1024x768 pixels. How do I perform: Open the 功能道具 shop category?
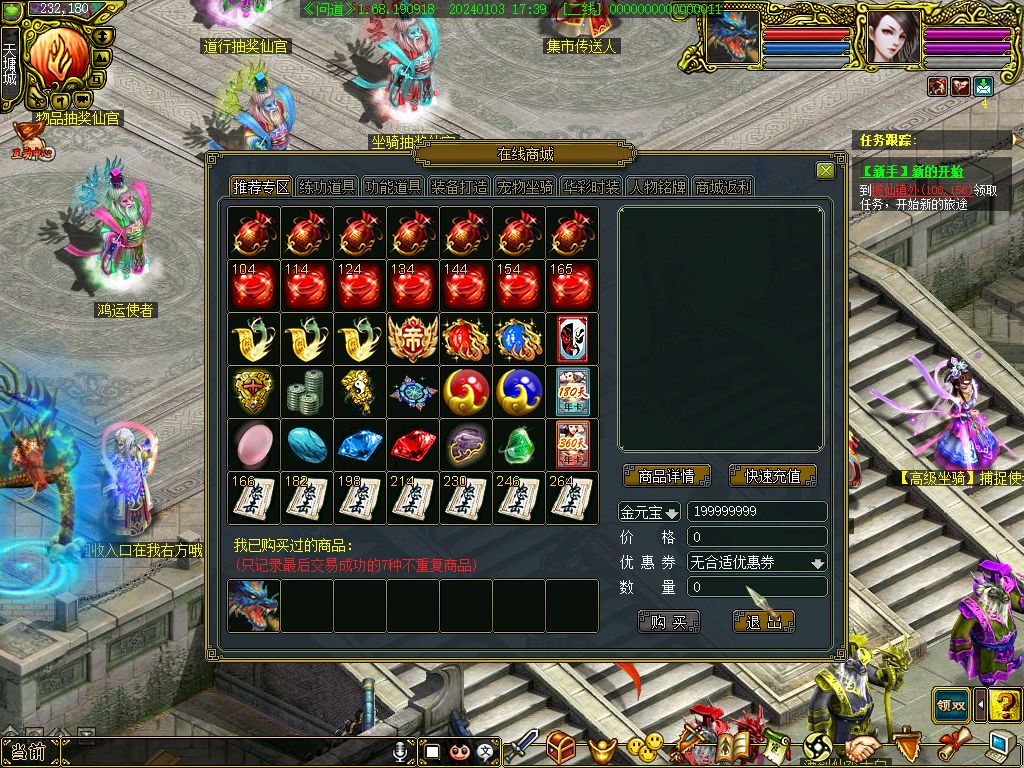click(x=393, y=187)
